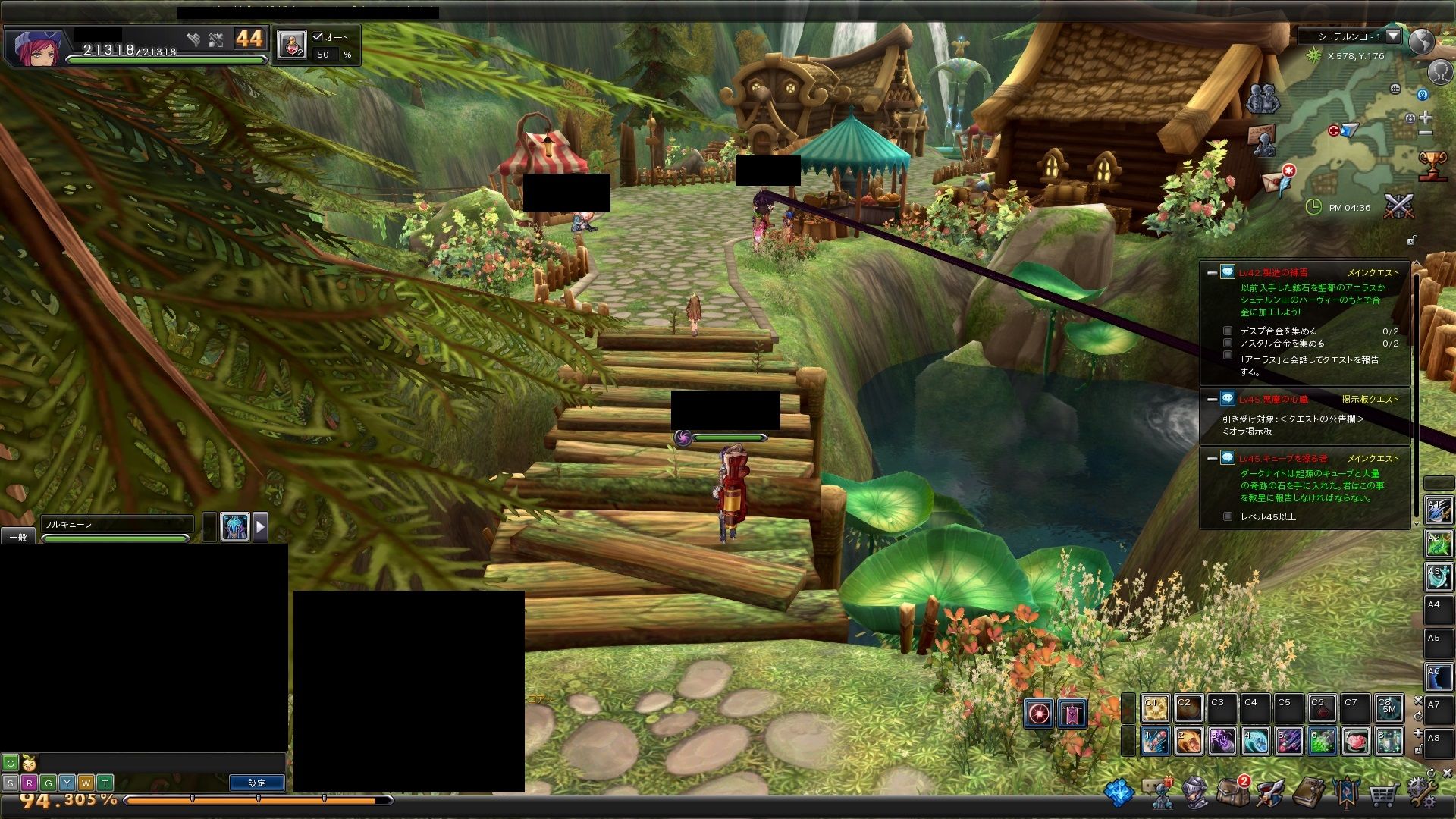Open the world map globe icon
Screen dimensions: 1456x819
click(1422, 41)
